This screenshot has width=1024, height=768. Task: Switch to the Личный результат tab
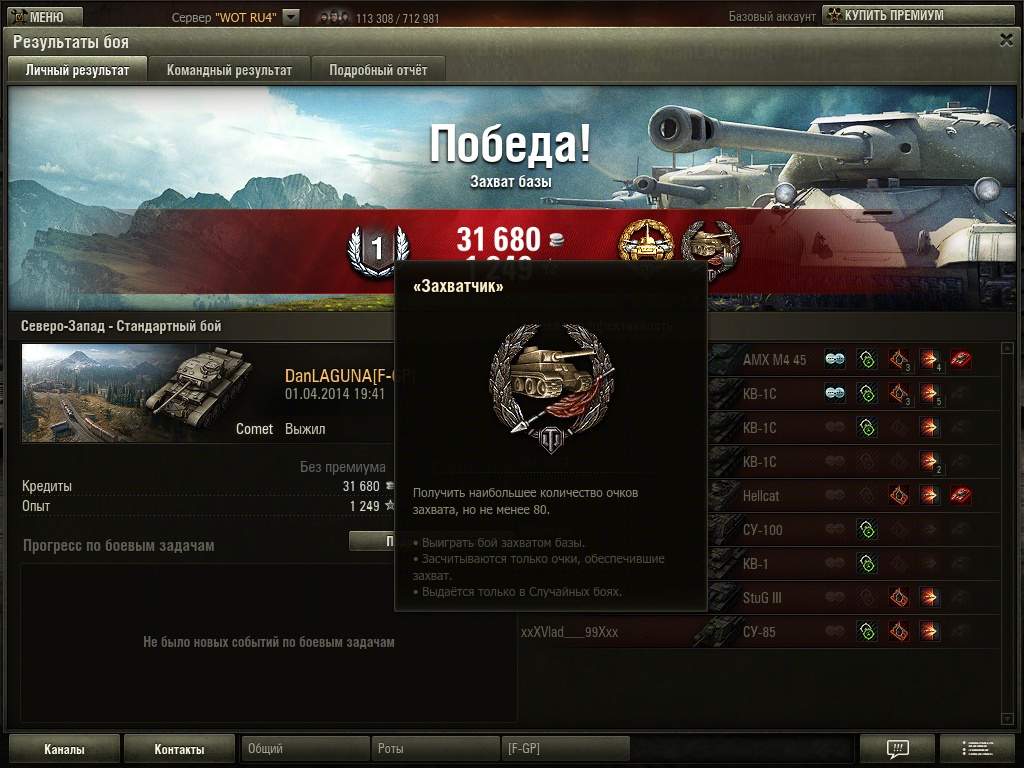tap(77, 70)
